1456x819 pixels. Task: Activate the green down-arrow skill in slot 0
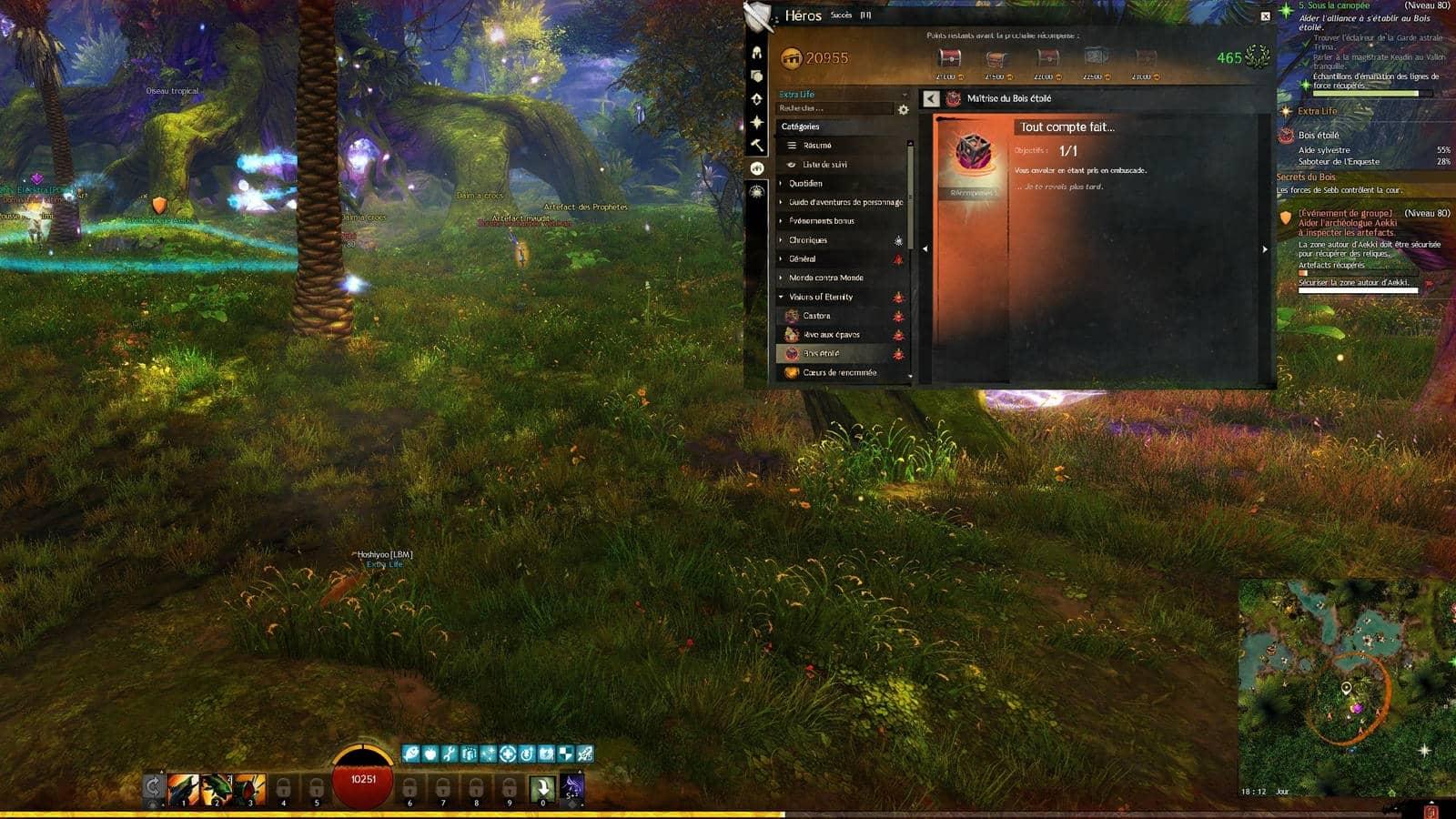[x=542, y=787]
